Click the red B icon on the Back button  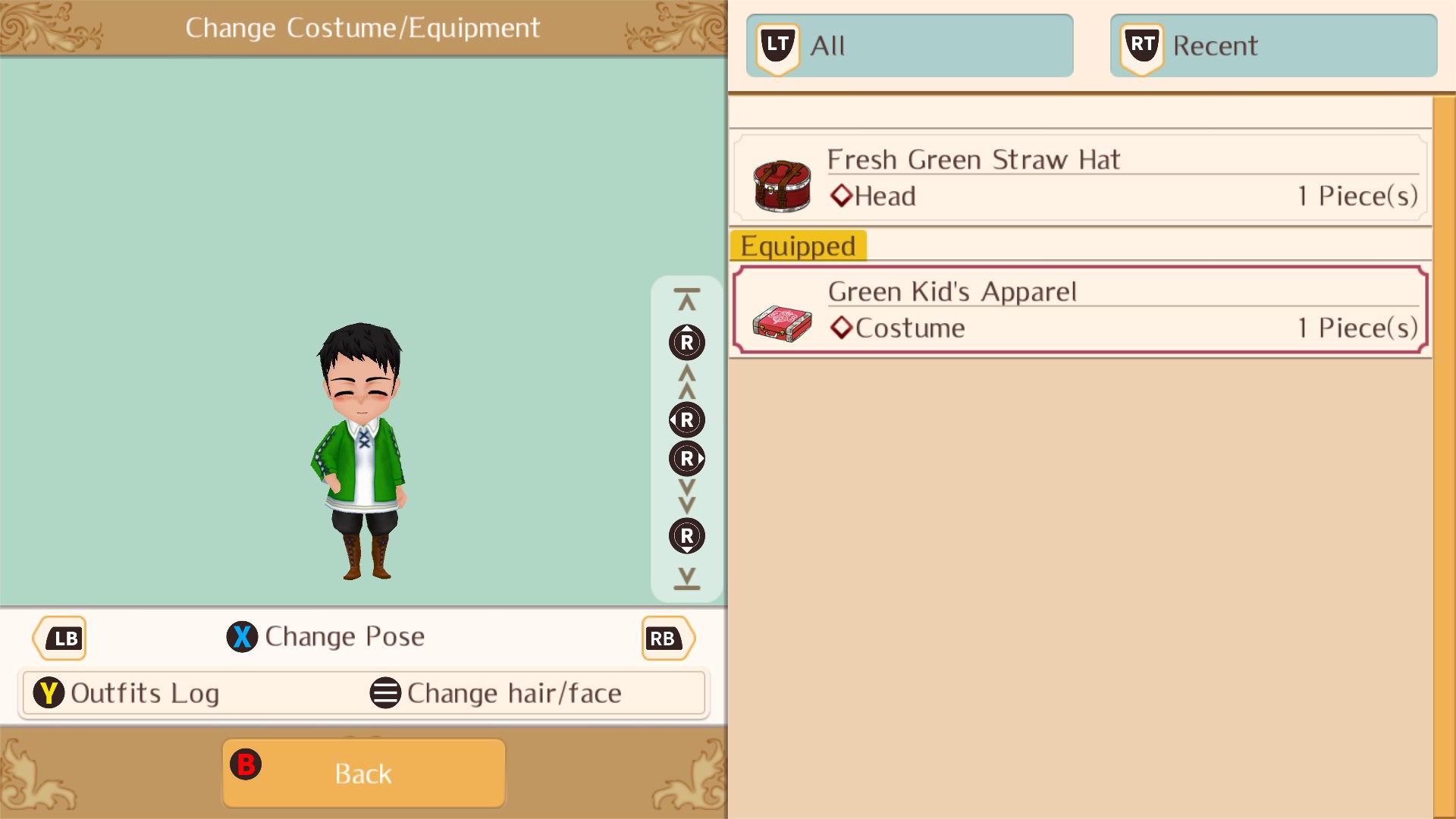(246, 765)
